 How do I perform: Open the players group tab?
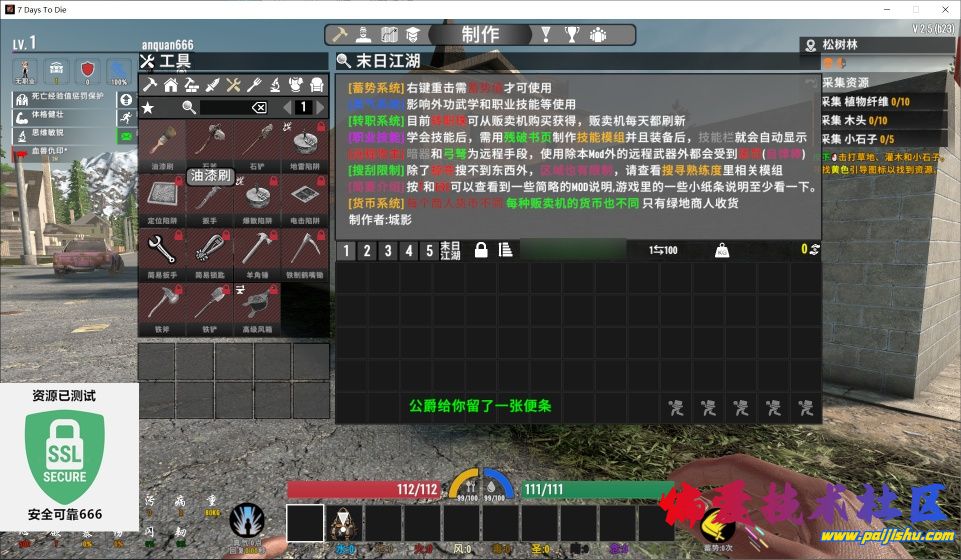point(597,35)
